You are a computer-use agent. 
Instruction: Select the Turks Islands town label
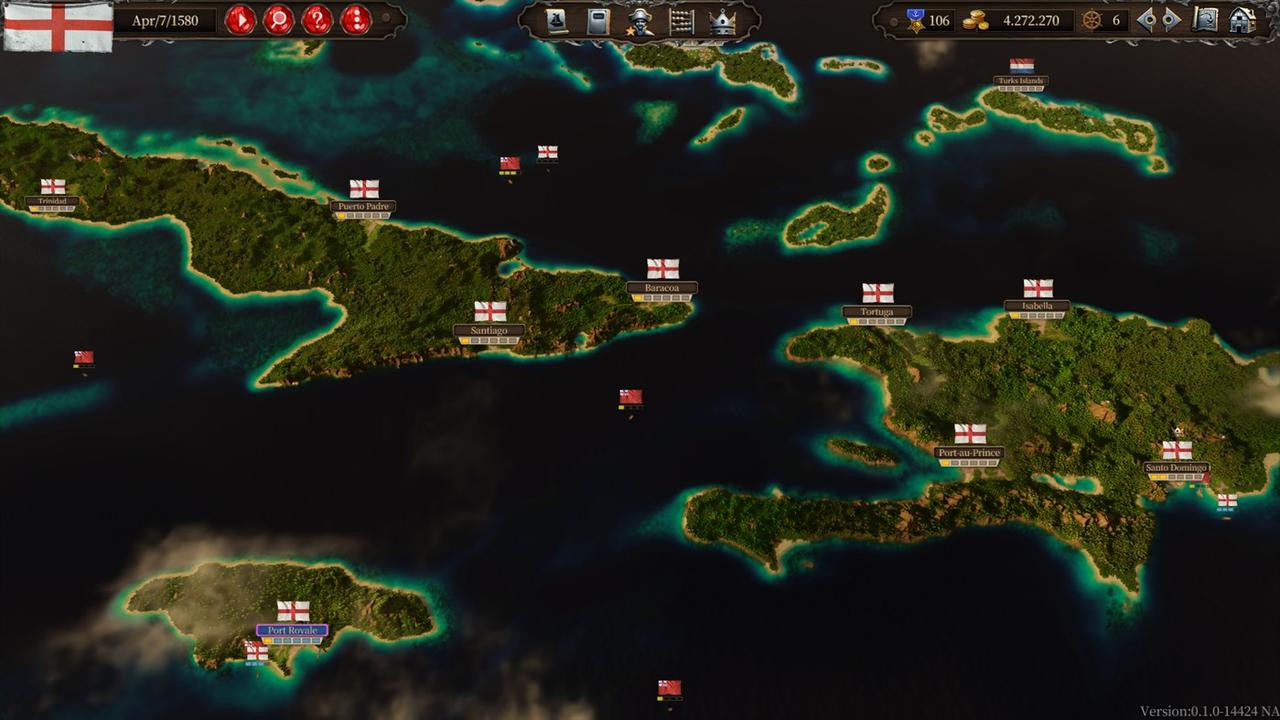[x=1021, y=81]
